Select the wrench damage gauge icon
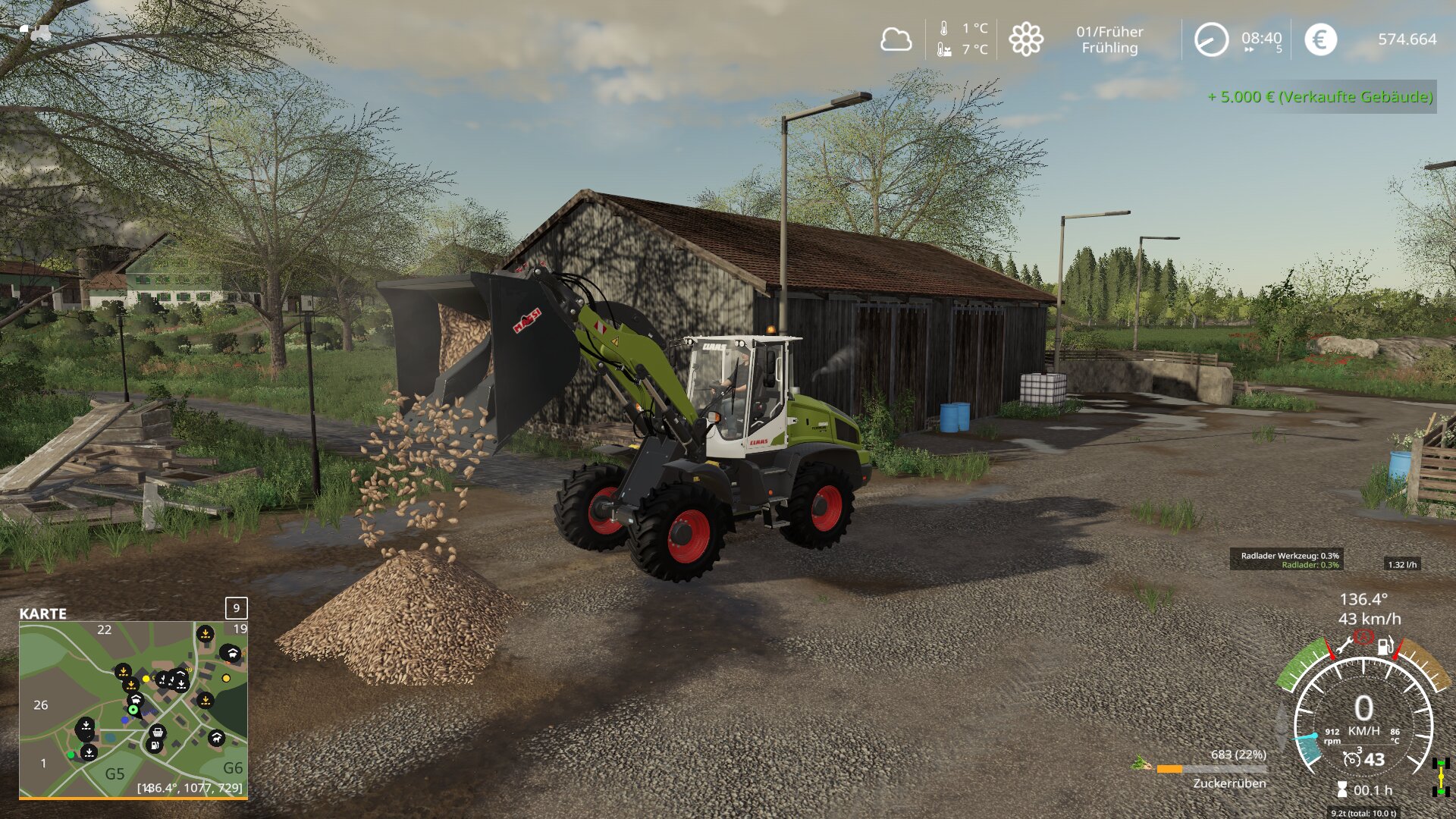The width and height of the screenshot is (1456, 819). (x=1344, y=647)
